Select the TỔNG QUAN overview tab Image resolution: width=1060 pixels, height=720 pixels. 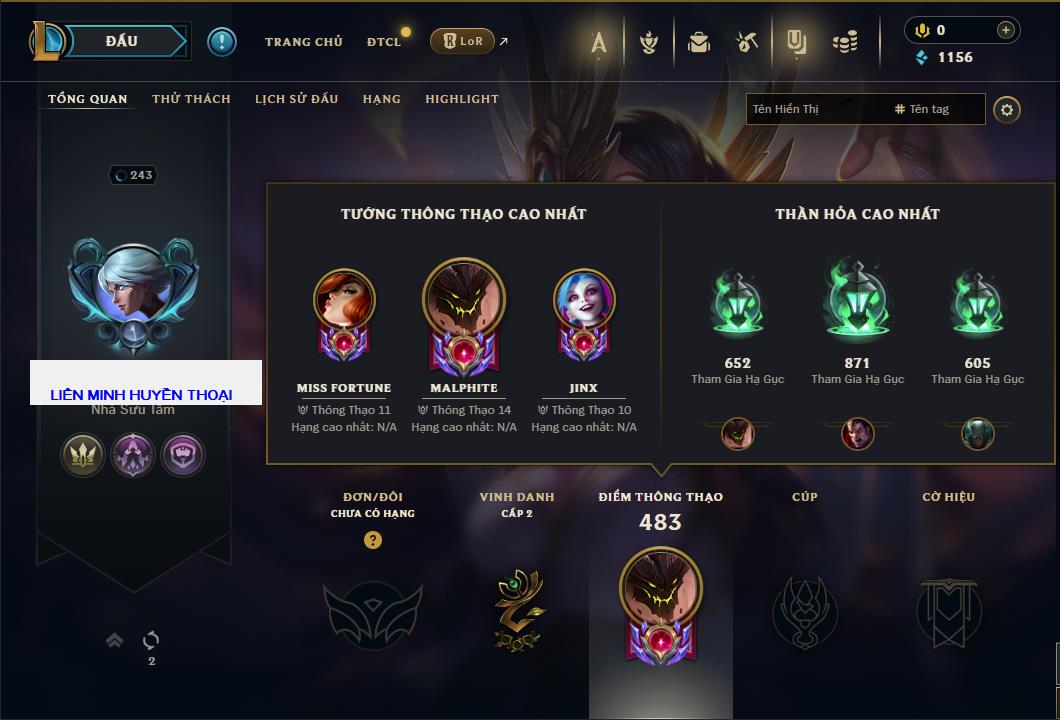coord(88,99)
